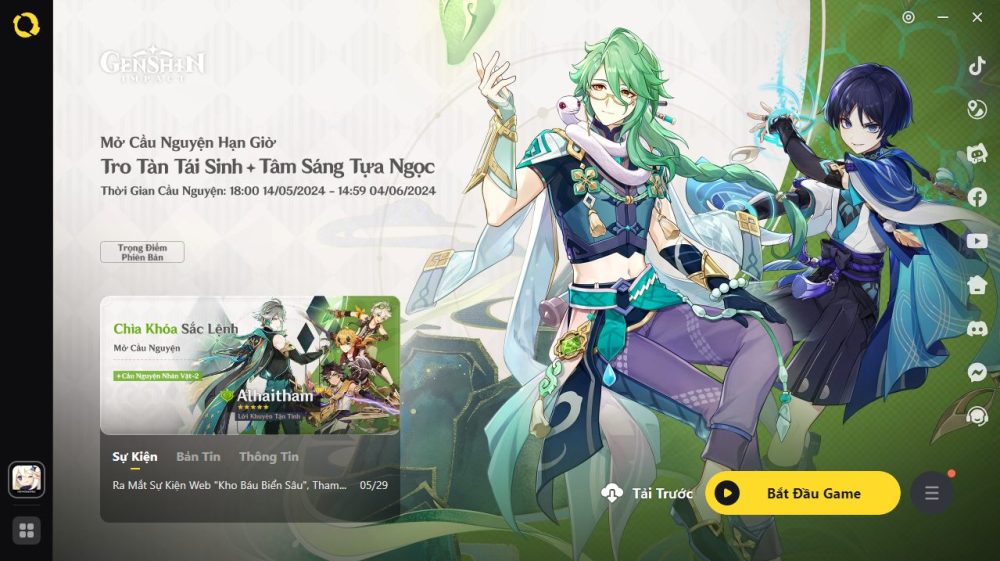The width and height of the screenshot is (1000, 561).
Task: Open the Alhaitham wish banner thumbnail
Action: pyautogui.click(x=250, y=365)
